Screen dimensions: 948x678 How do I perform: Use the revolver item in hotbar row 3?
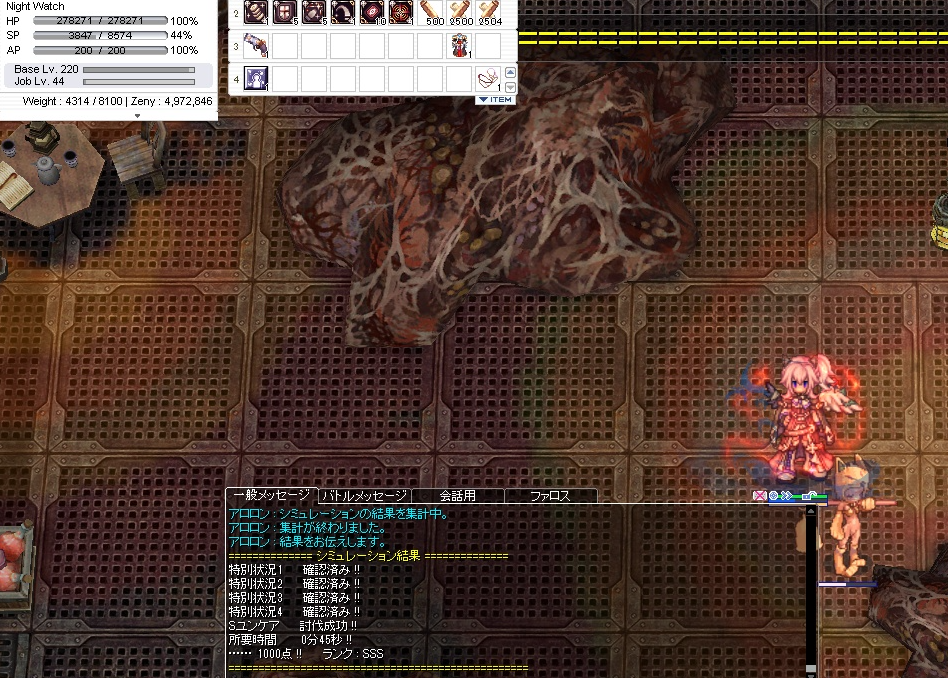(257, 45)
